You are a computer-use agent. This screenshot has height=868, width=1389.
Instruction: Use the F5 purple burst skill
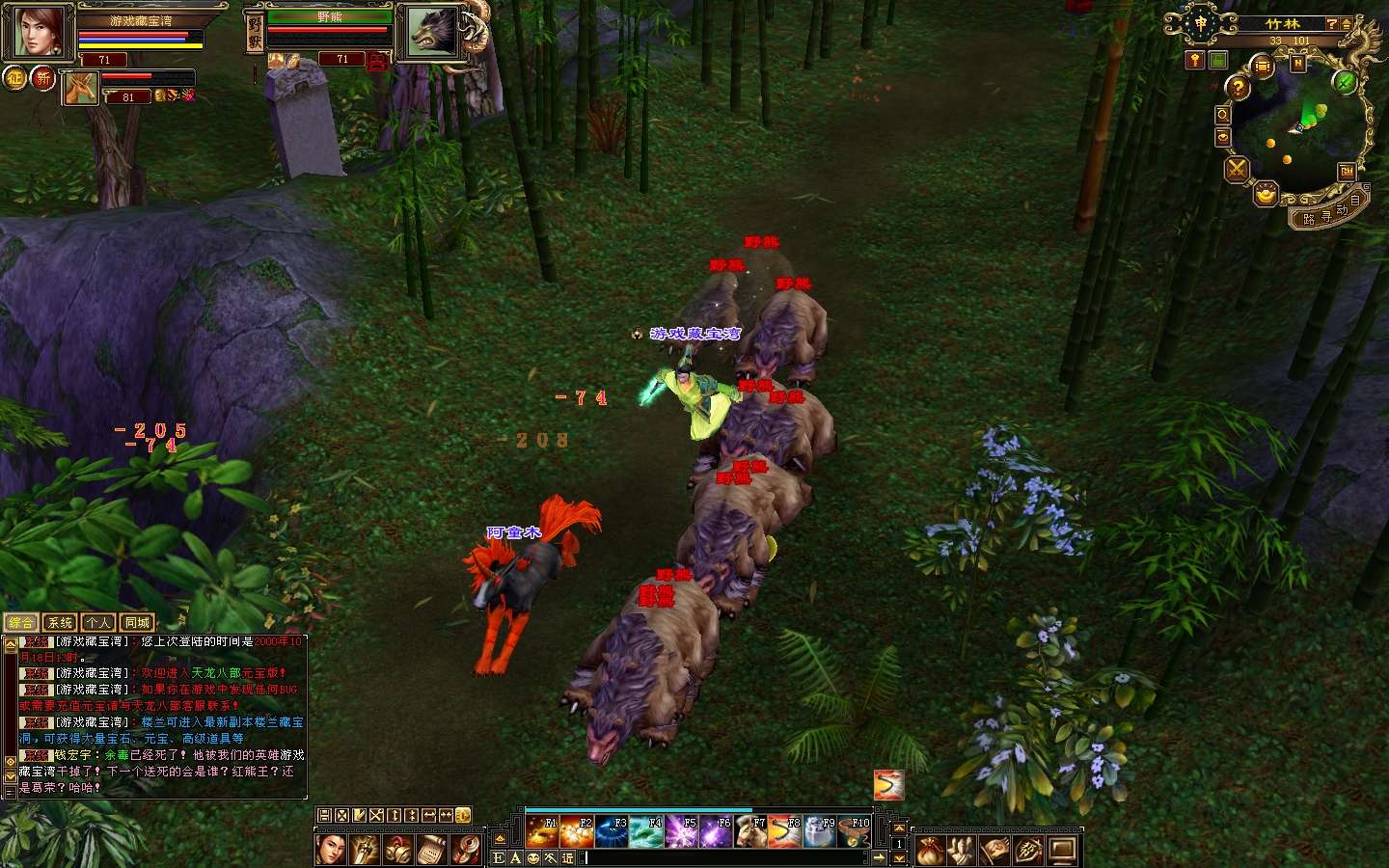681,831
